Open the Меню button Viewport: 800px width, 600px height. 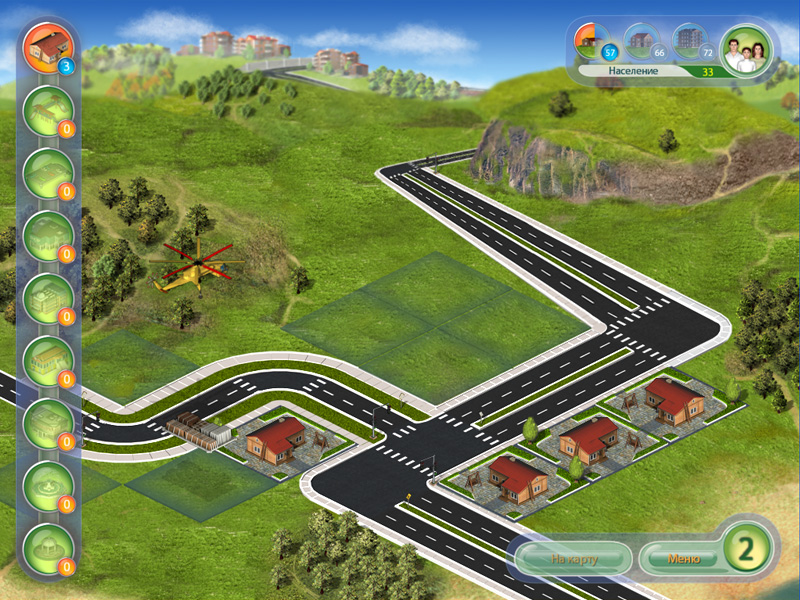click(x=677, y=558)
